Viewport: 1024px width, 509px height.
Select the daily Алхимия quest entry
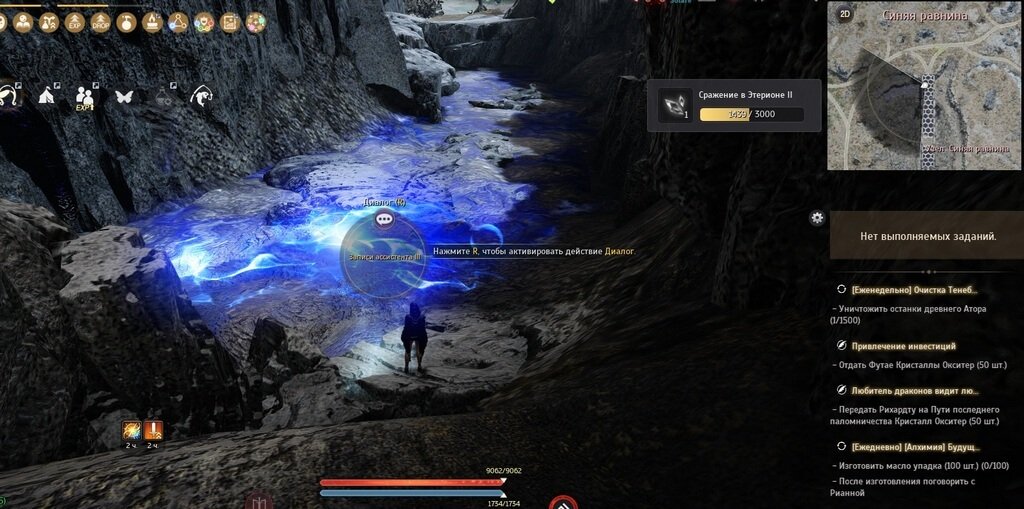click(915, 447)
